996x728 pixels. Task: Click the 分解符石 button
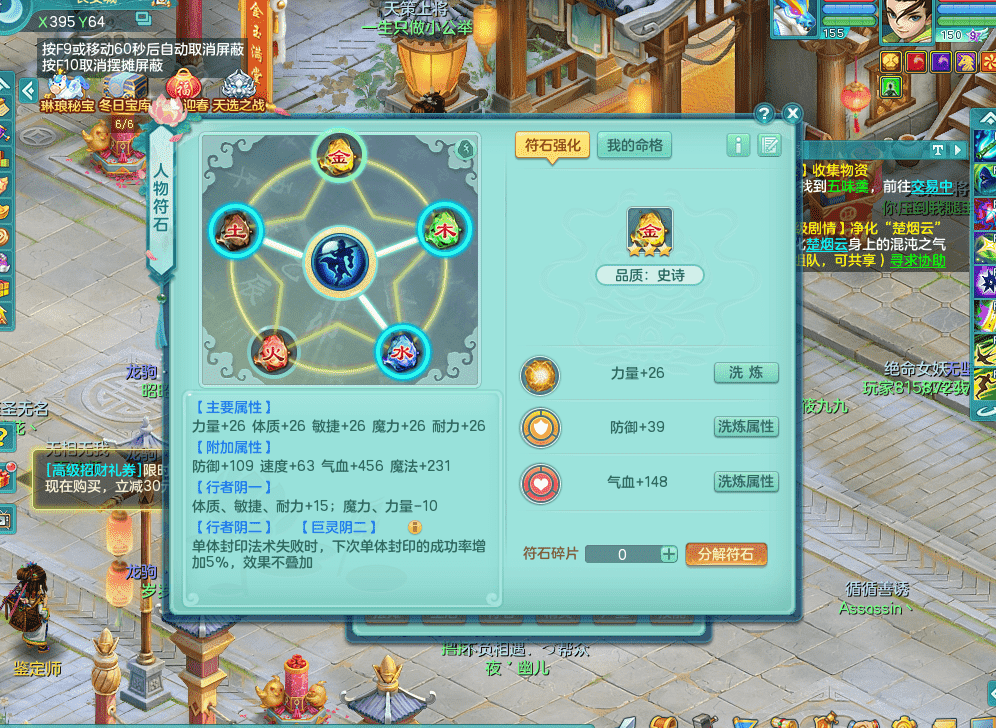click(x=726, y=554)
